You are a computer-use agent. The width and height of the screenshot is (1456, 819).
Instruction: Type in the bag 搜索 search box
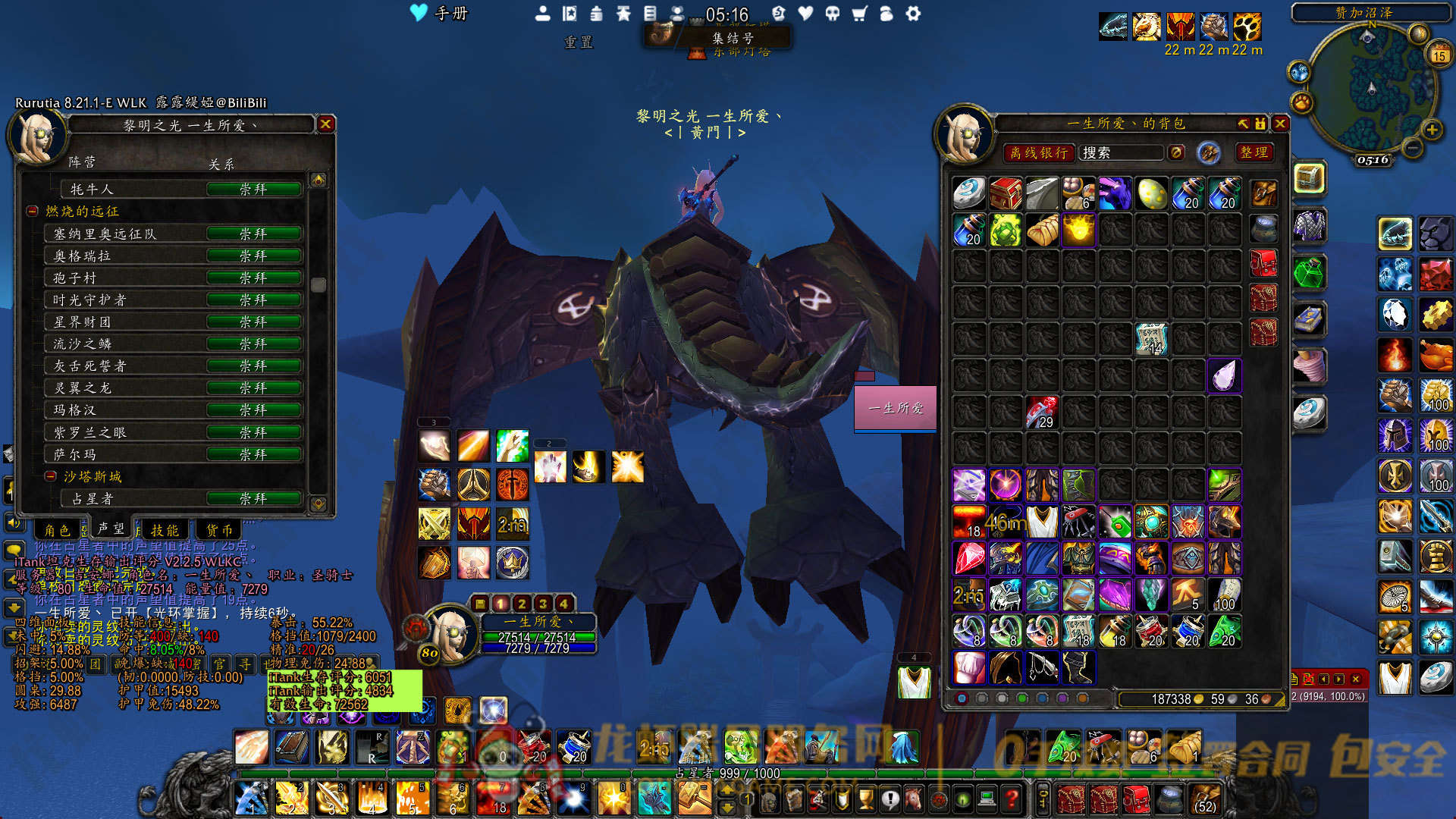point(1120,153)
